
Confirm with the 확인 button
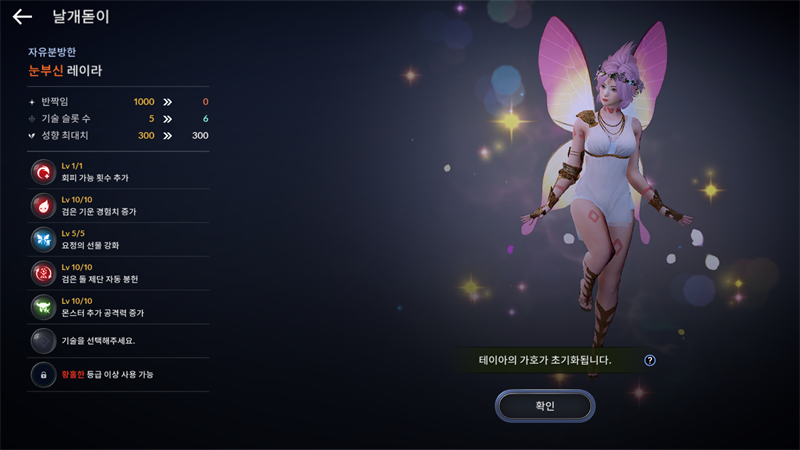pos(545,406)
